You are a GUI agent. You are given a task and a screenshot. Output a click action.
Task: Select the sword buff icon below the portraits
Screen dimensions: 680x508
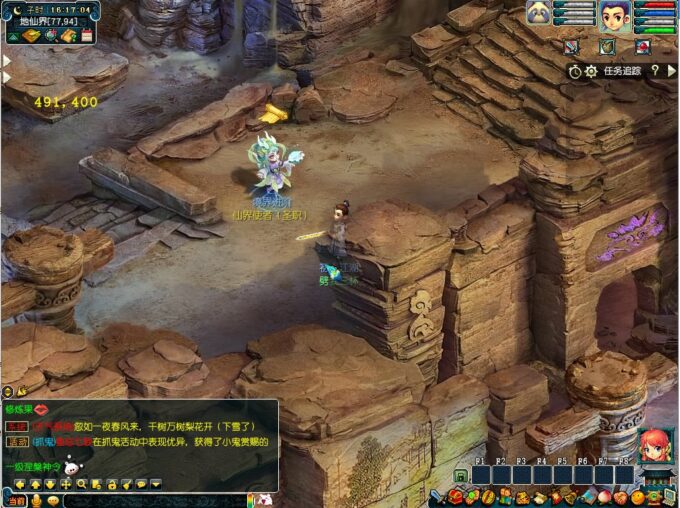pyautogui.click(x=570, y=46)
